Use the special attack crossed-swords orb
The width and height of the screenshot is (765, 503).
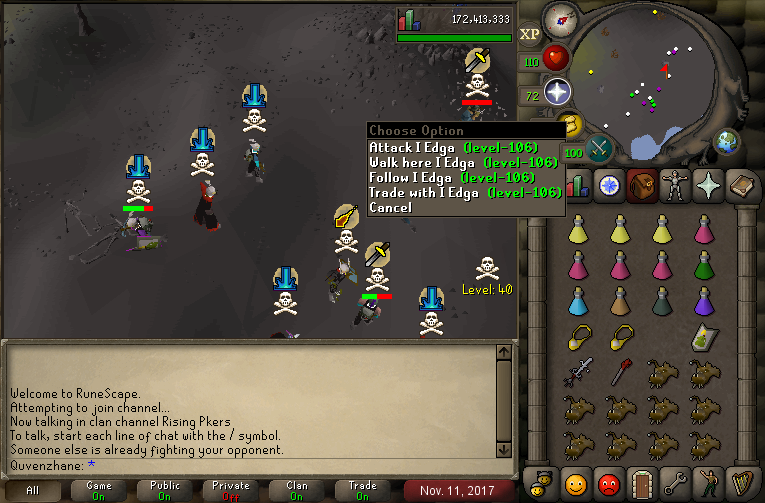click(x=599, y=147)
